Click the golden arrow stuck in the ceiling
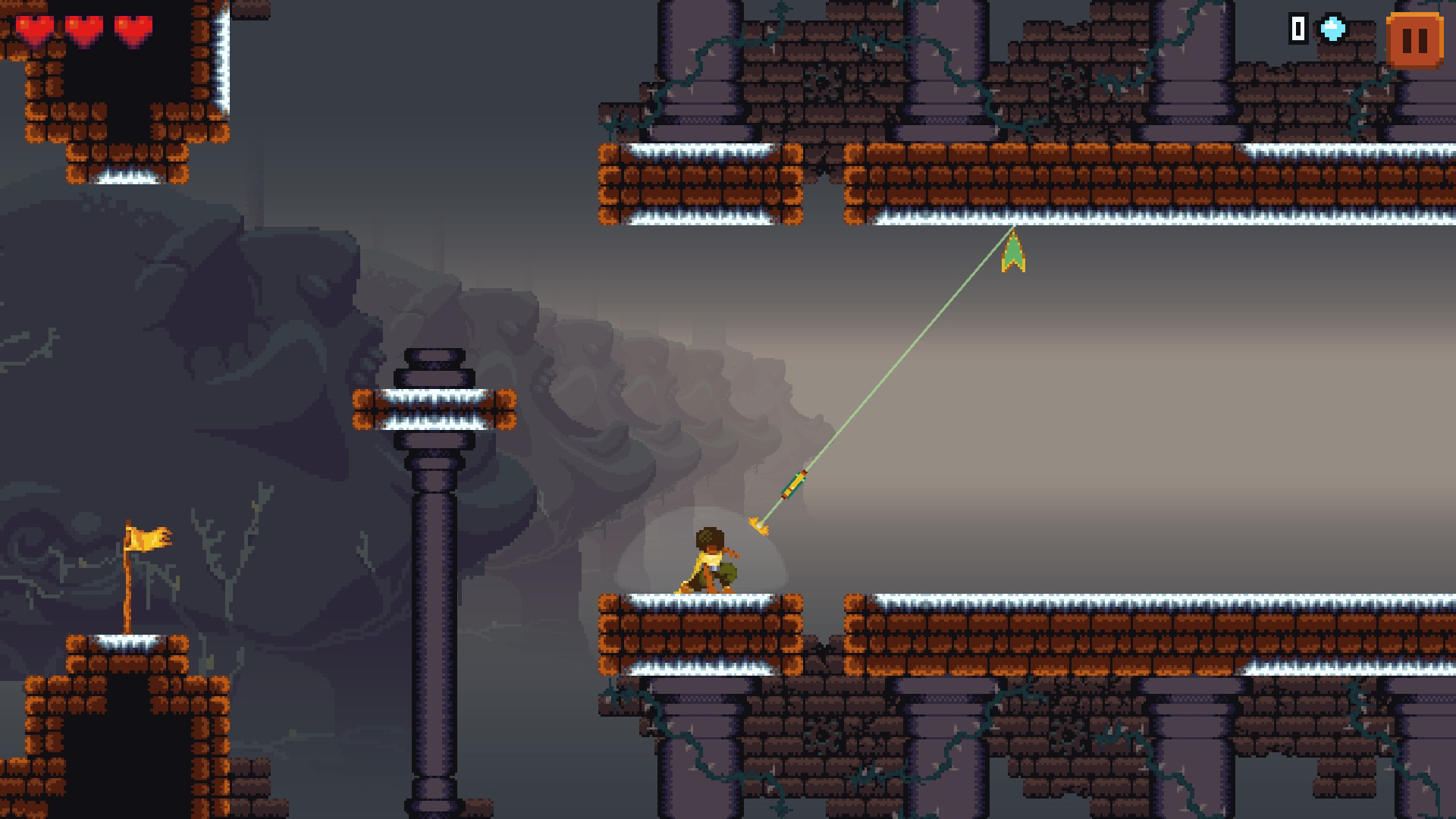 (1013, 250)
